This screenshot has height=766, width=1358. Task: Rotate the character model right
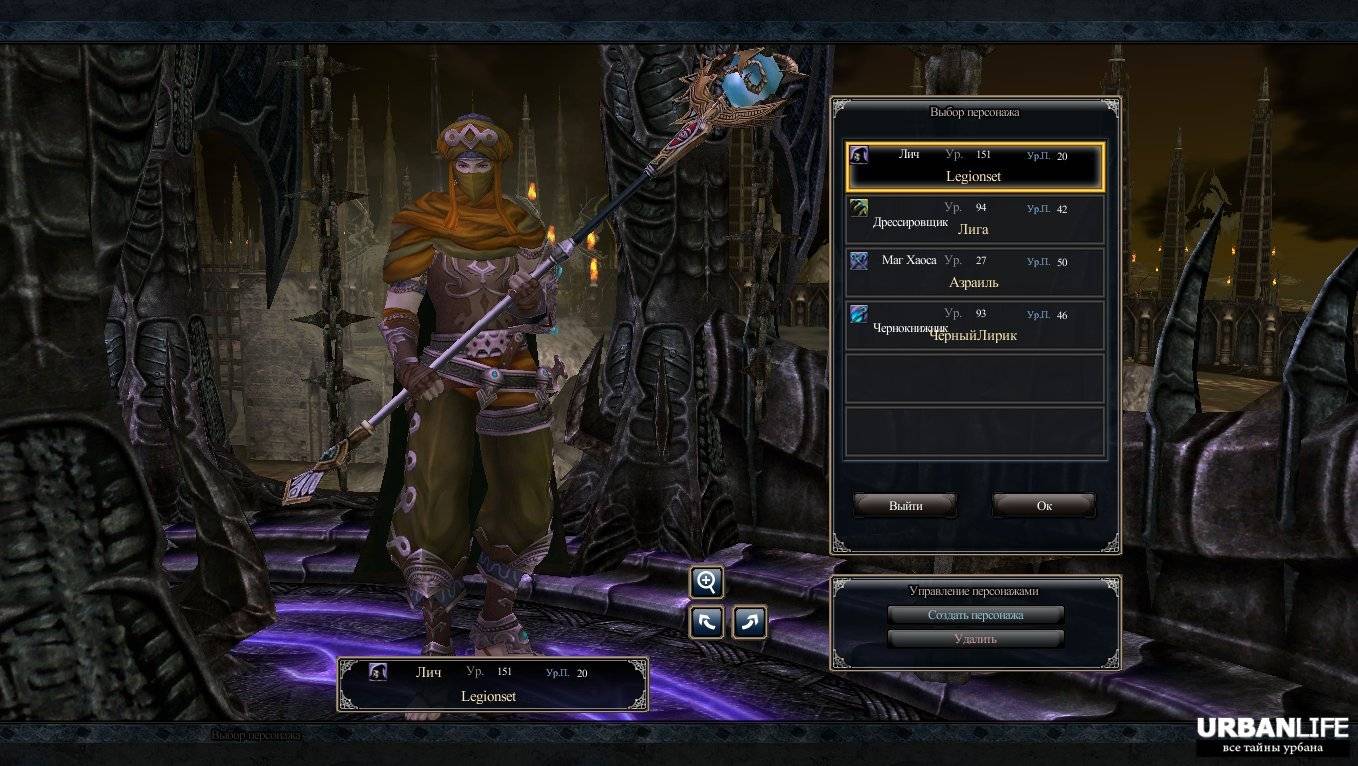749,622
